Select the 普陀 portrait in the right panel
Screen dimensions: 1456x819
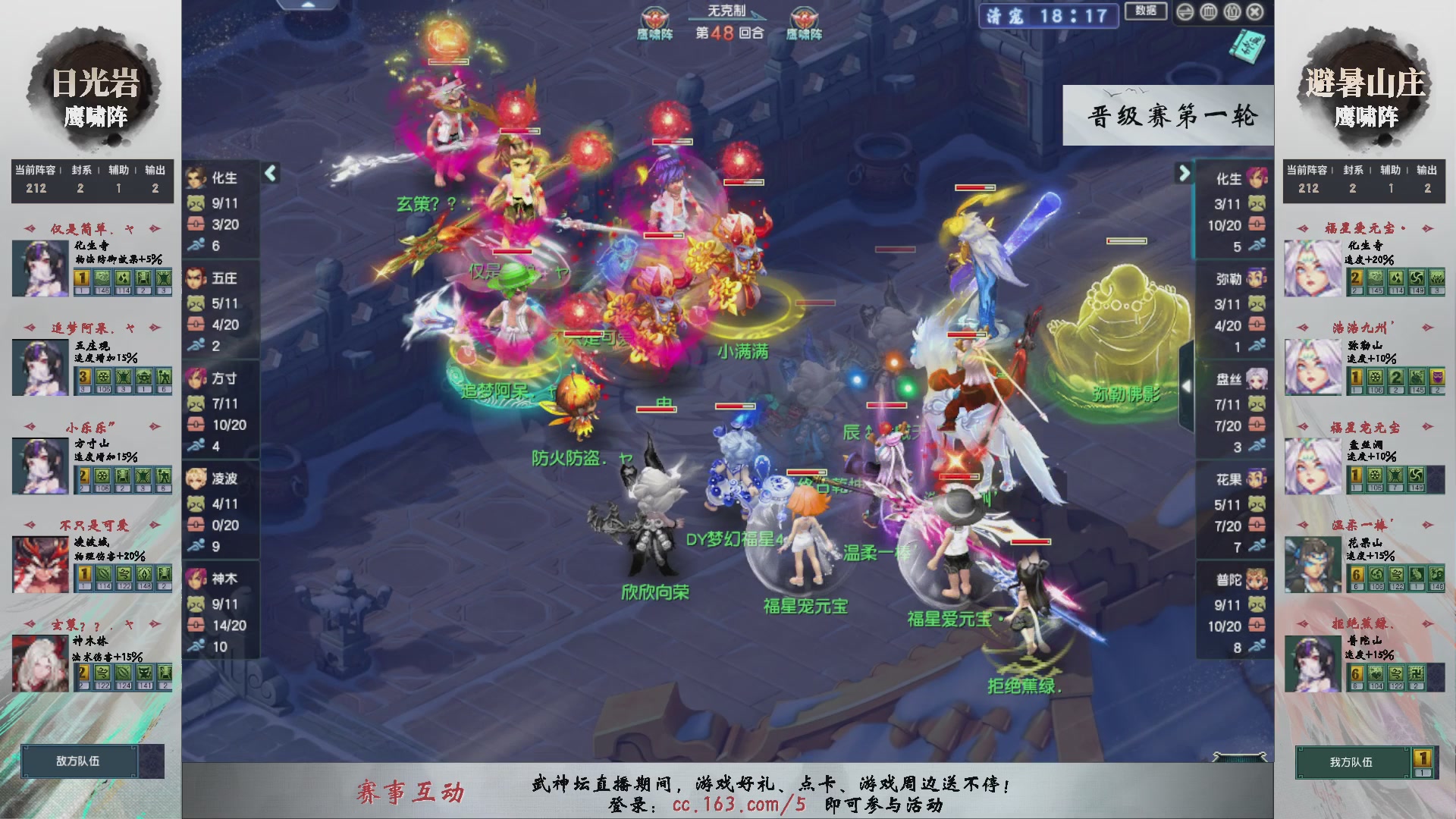1258,579
